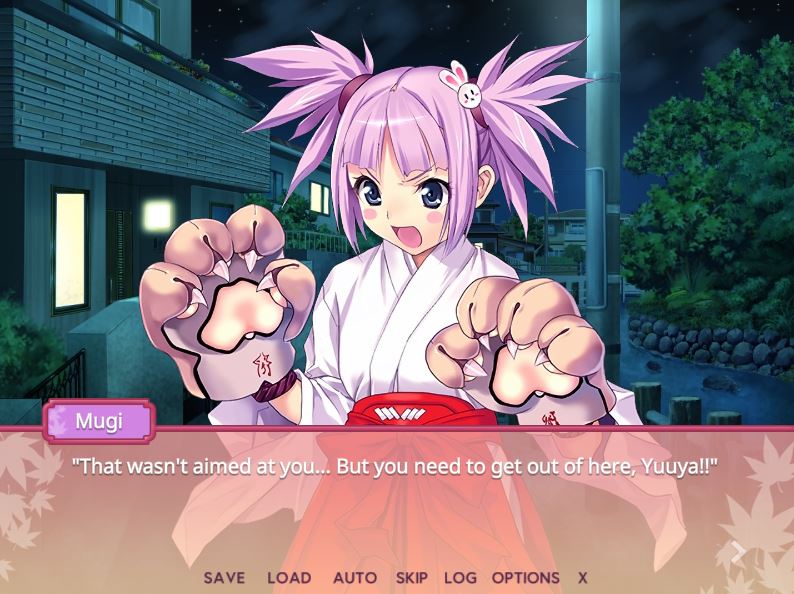The width and height of the screenshot is (794, 594).
Task: Open the SAVE game menu
Action: pyautogui.click(x=224, y=578)
